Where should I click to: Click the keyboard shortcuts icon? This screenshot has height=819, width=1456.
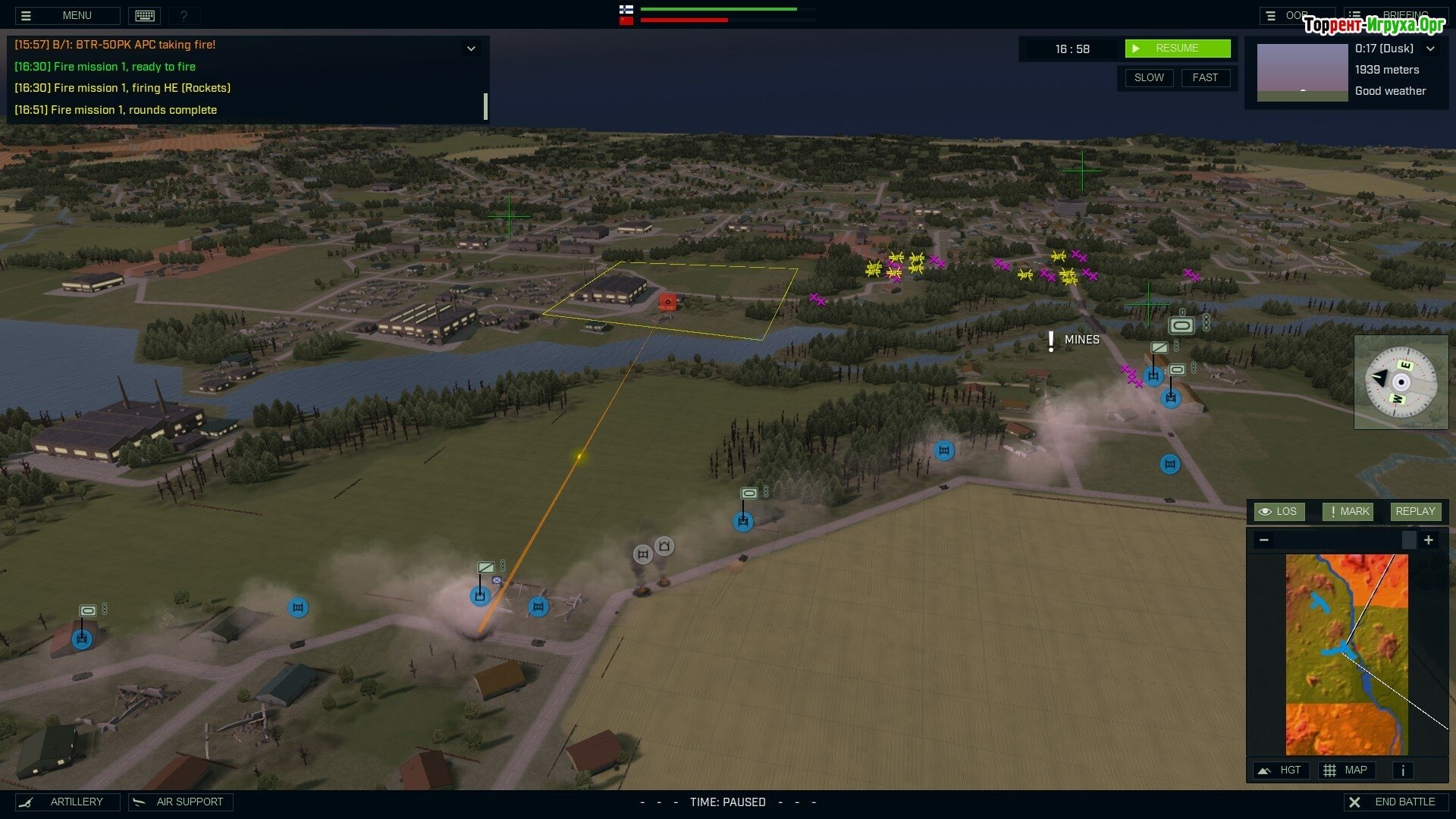(x=145, y=15)
